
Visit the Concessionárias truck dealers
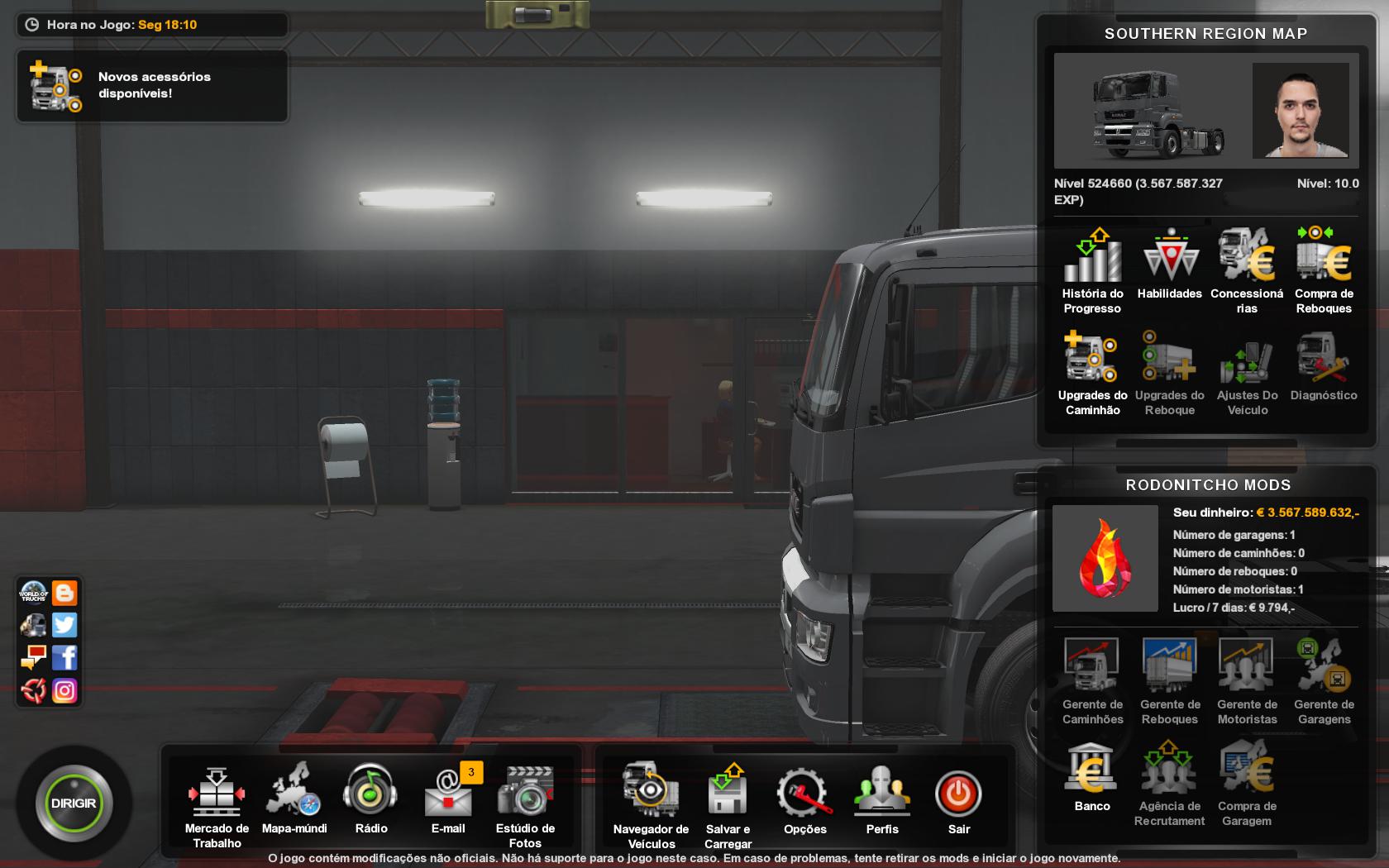point(1247,270)
